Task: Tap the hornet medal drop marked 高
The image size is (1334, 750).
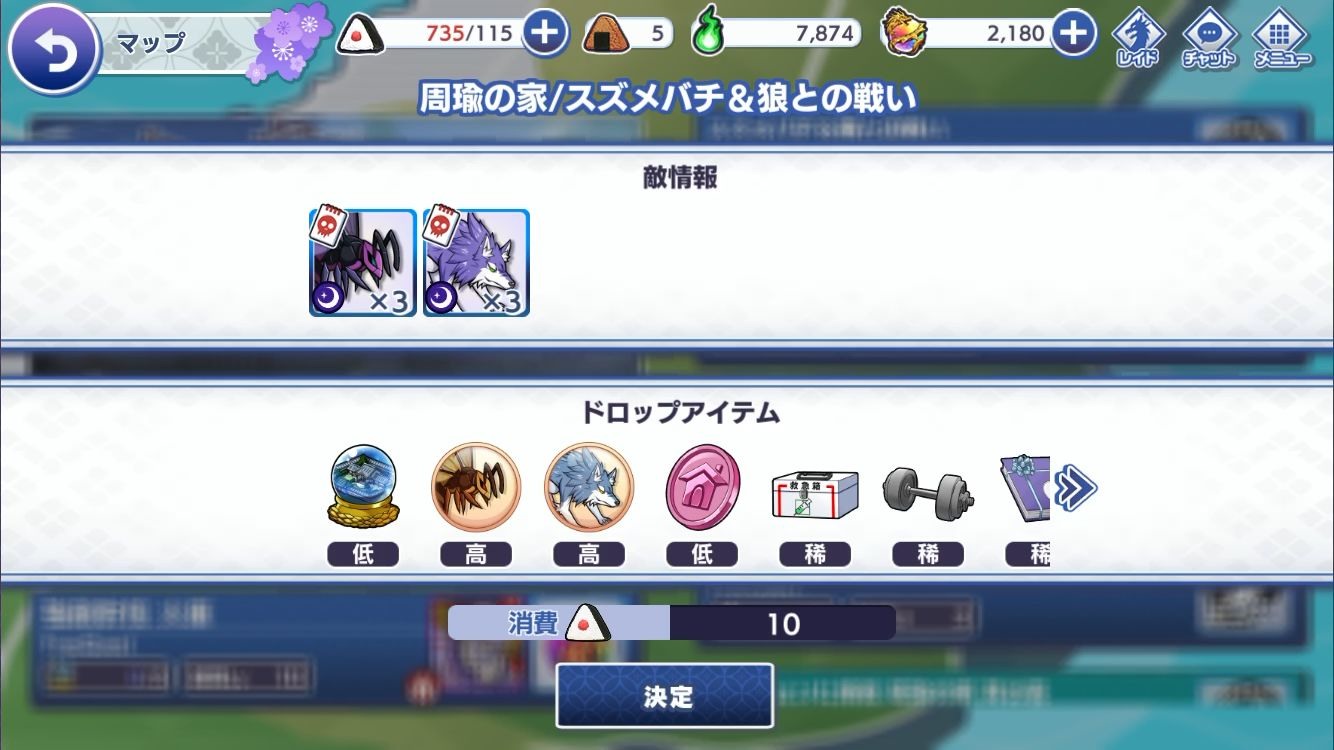Action: [x=476, y=487]
